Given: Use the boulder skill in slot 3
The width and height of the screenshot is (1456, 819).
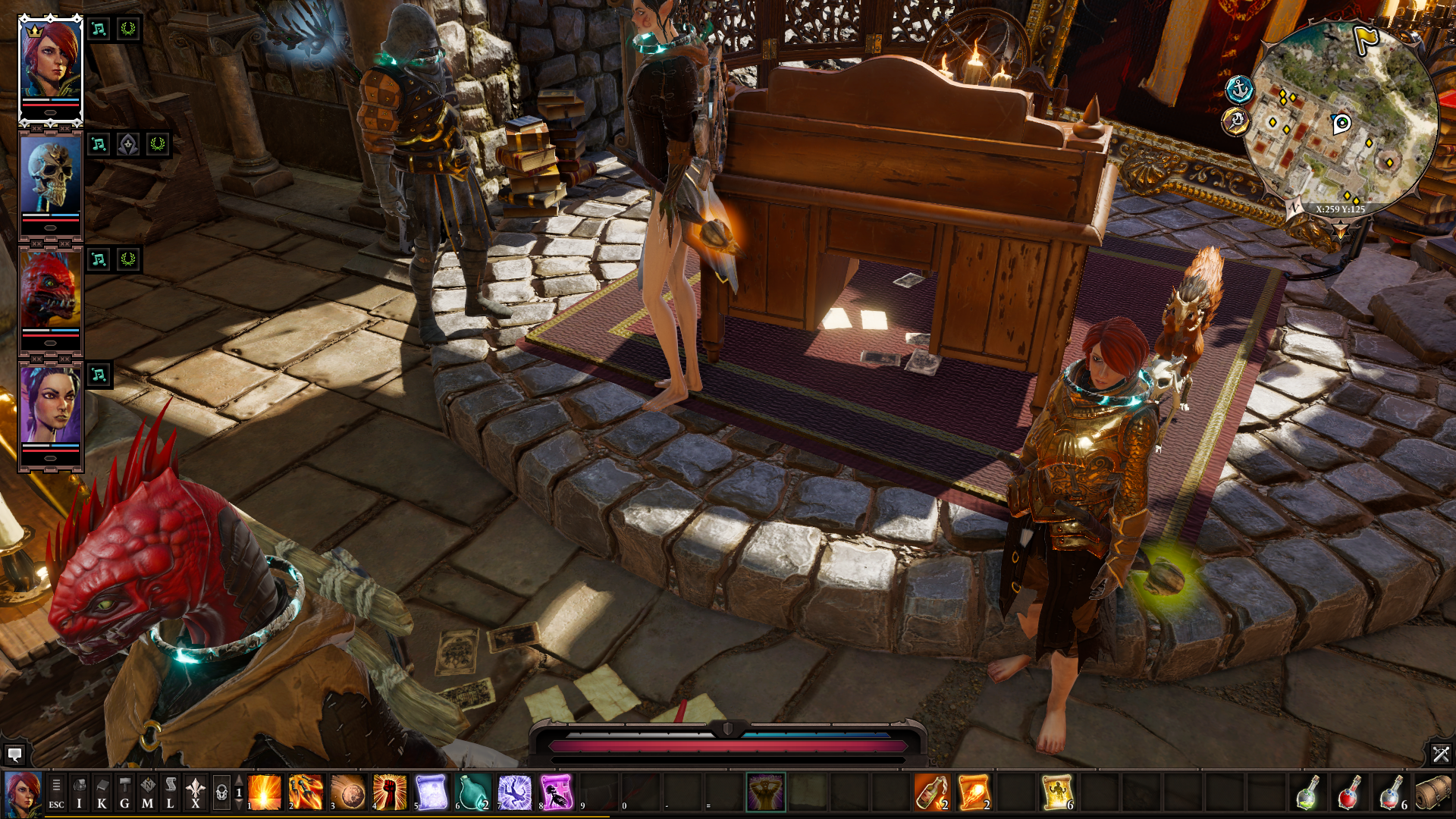Looking at the screenshot, I should 348,793.
